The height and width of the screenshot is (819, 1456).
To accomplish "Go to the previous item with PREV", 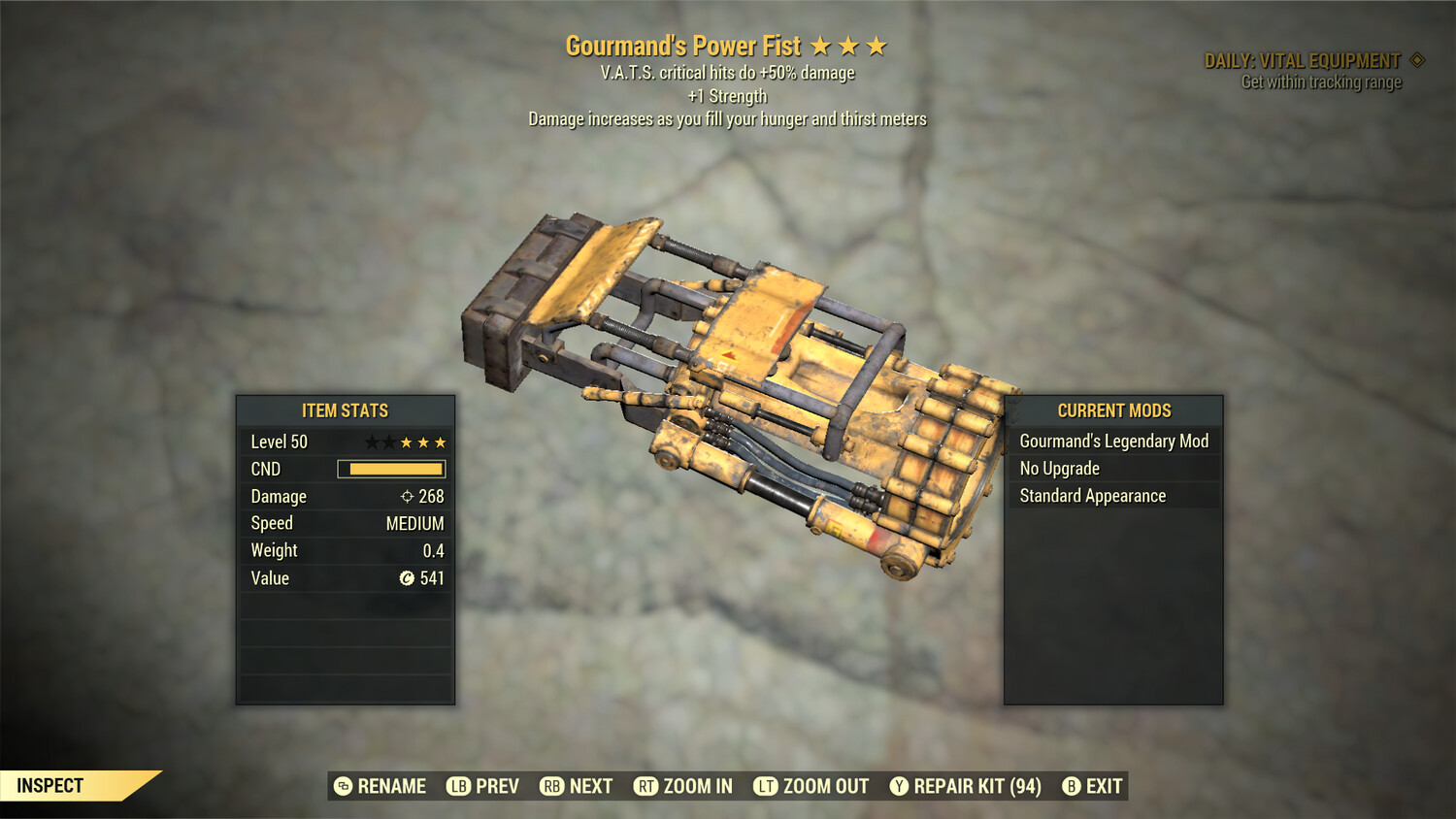I will 483,786.
